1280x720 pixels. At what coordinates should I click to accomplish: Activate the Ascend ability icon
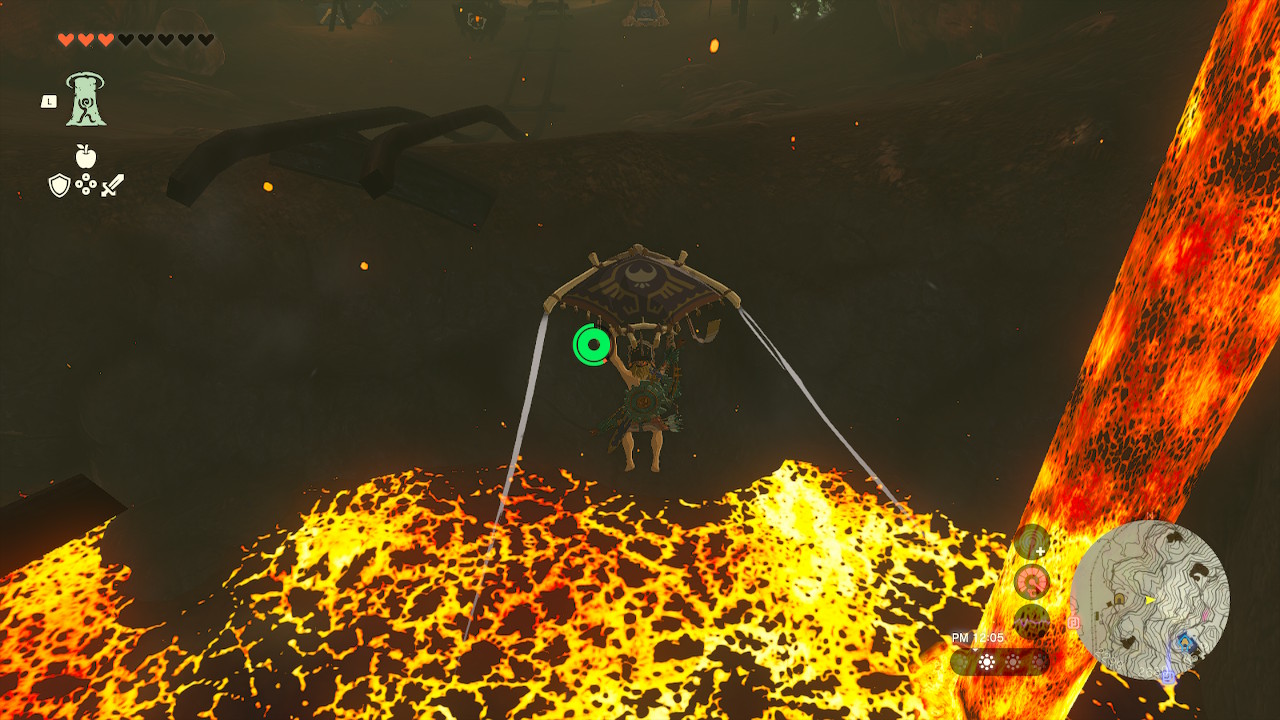(87, 100)
